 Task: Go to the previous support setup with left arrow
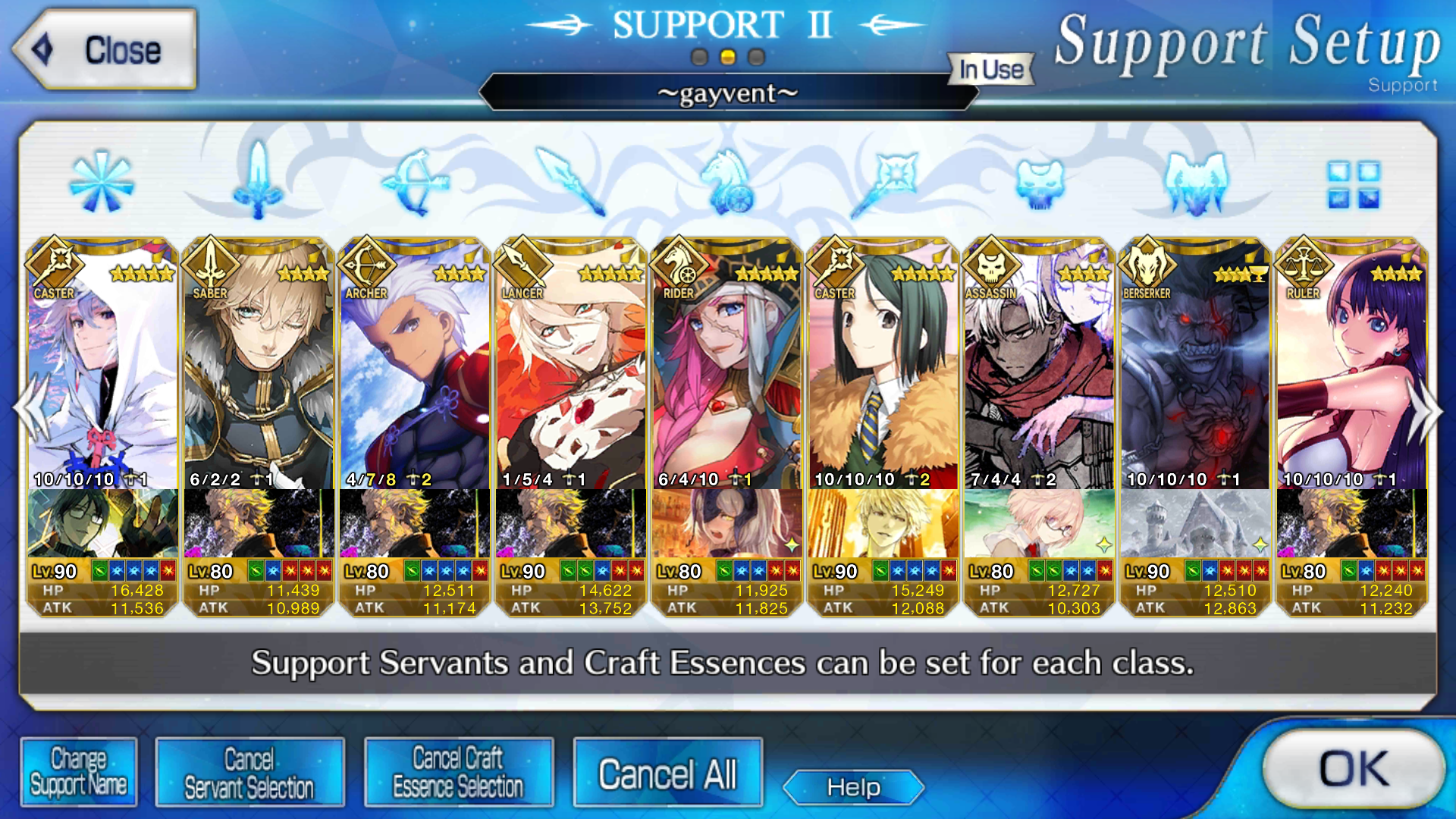coord(31,410)
